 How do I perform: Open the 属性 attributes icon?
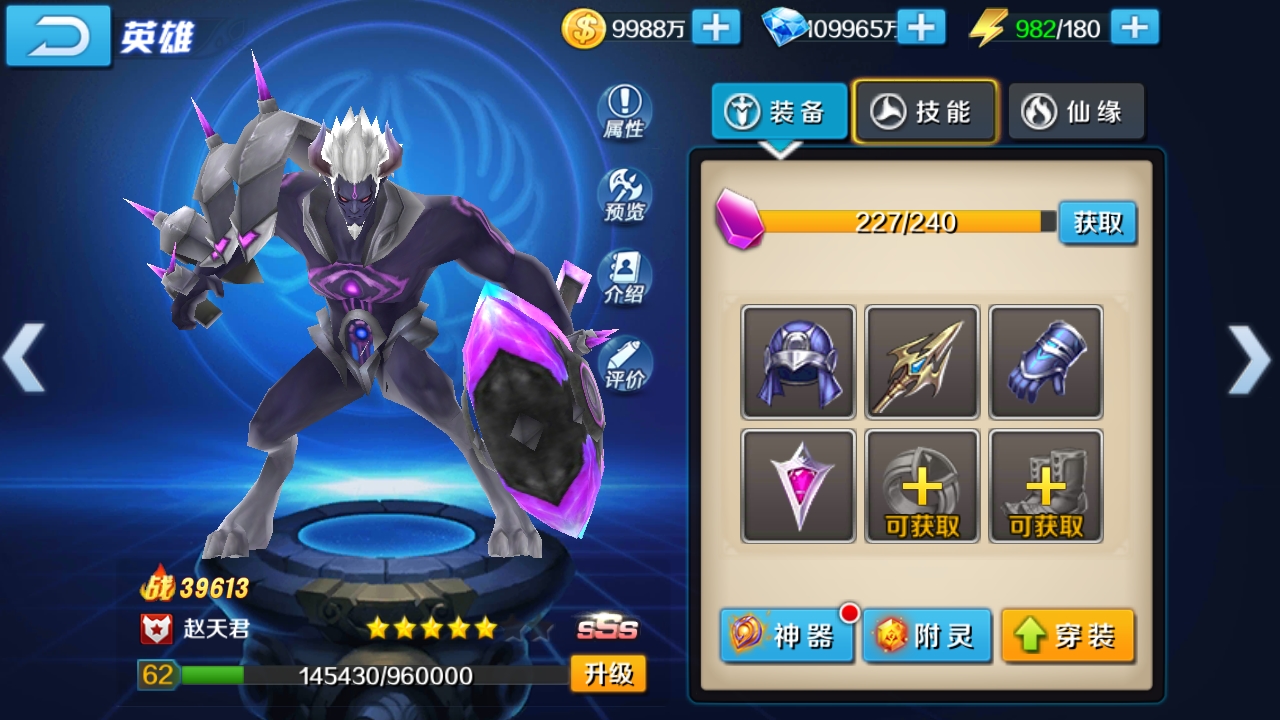[624, 111]
